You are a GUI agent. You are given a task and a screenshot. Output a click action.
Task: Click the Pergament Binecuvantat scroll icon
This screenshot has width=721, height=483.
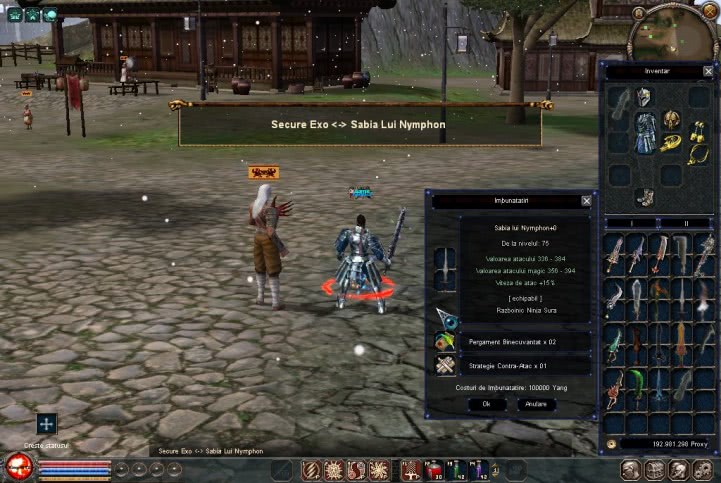coord(446,341)
